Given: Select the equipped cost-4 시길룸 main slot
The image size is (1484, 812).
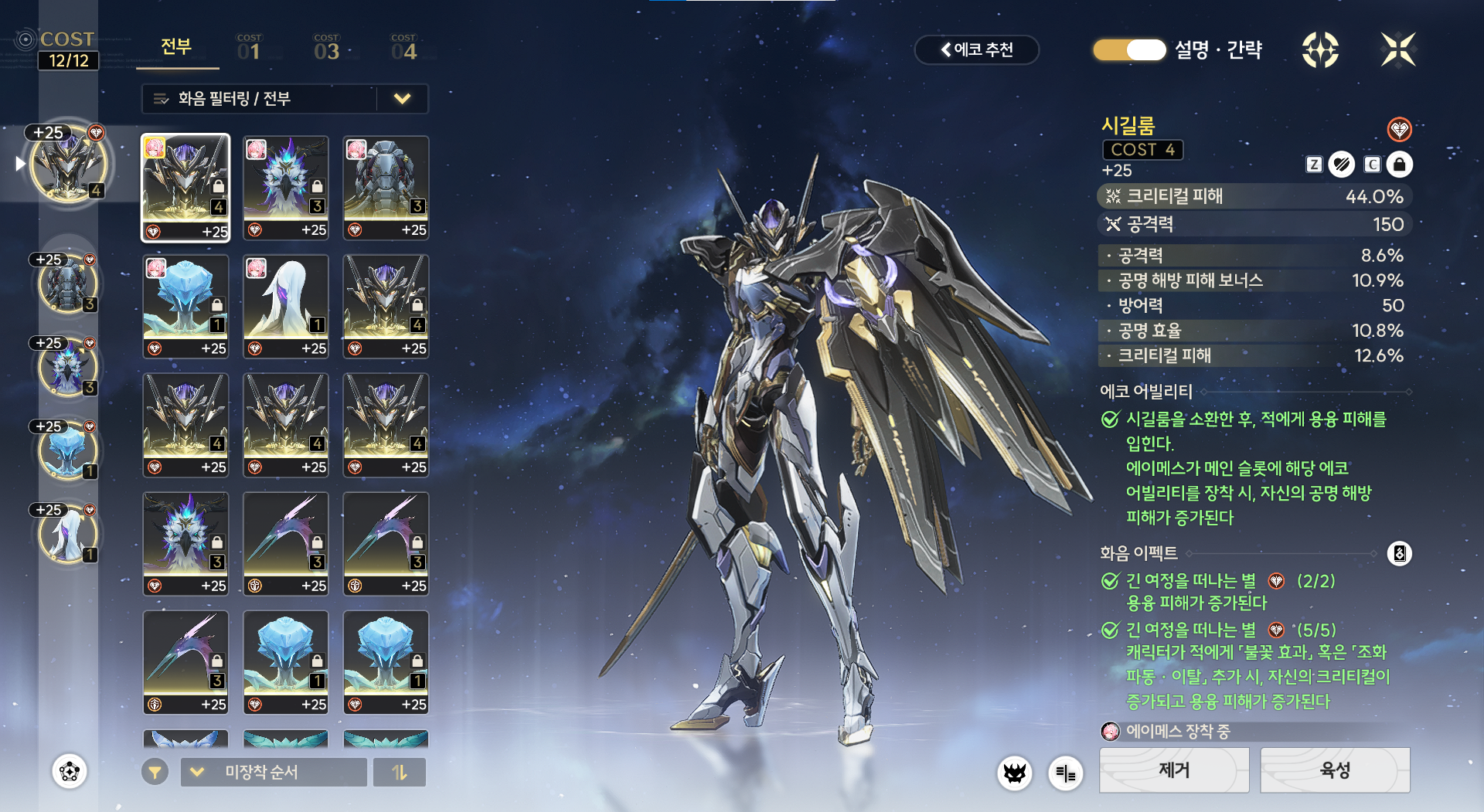Looking at the screenshot, I should coord(69,165).
